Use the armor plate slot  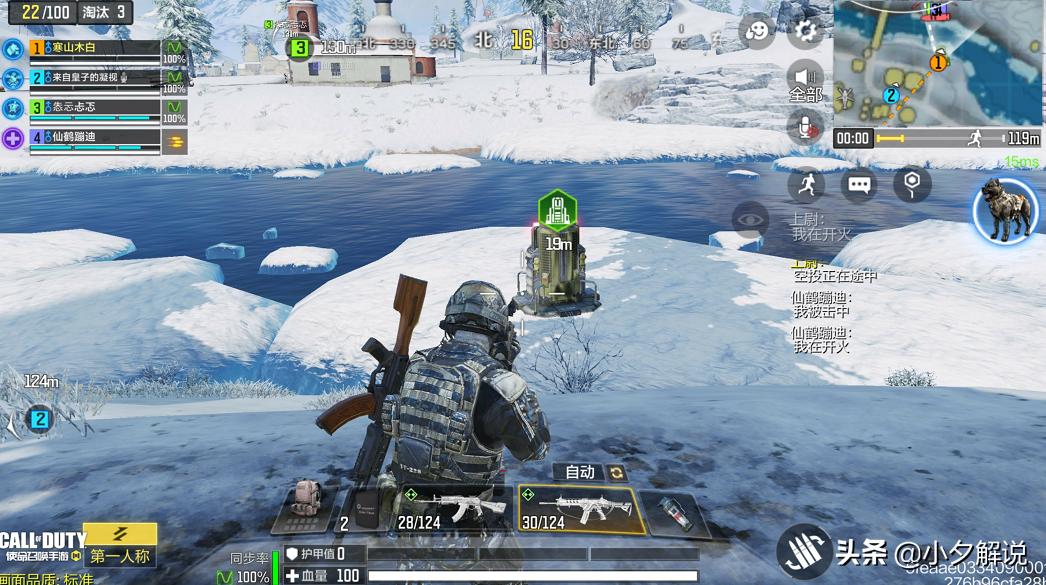pyautogui.click(x=363, y=508)
